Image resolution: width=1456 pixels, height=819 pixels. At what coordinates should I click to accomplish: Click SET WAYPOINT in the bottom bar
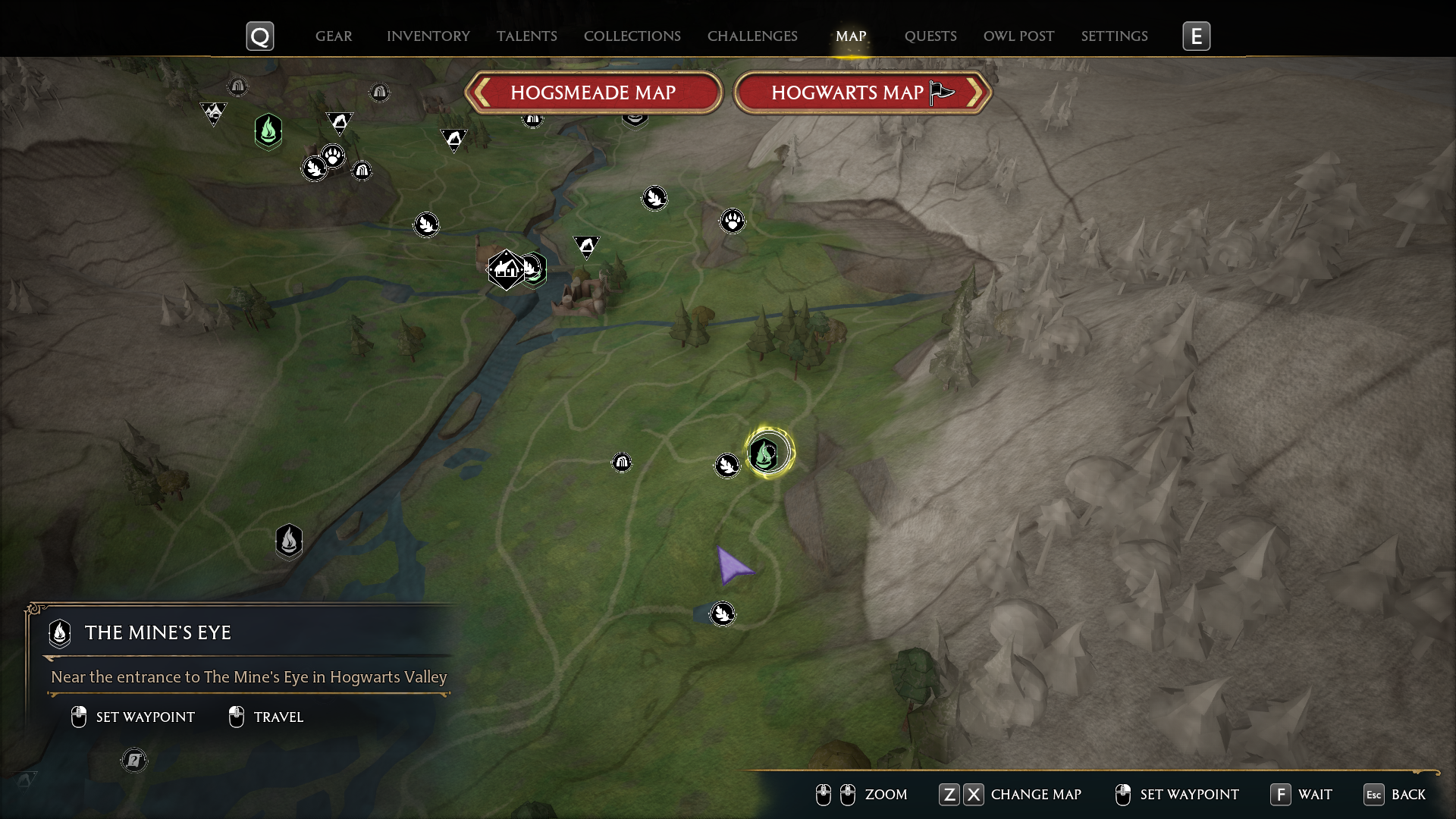pyautogui.click(x=1189, y=795)
